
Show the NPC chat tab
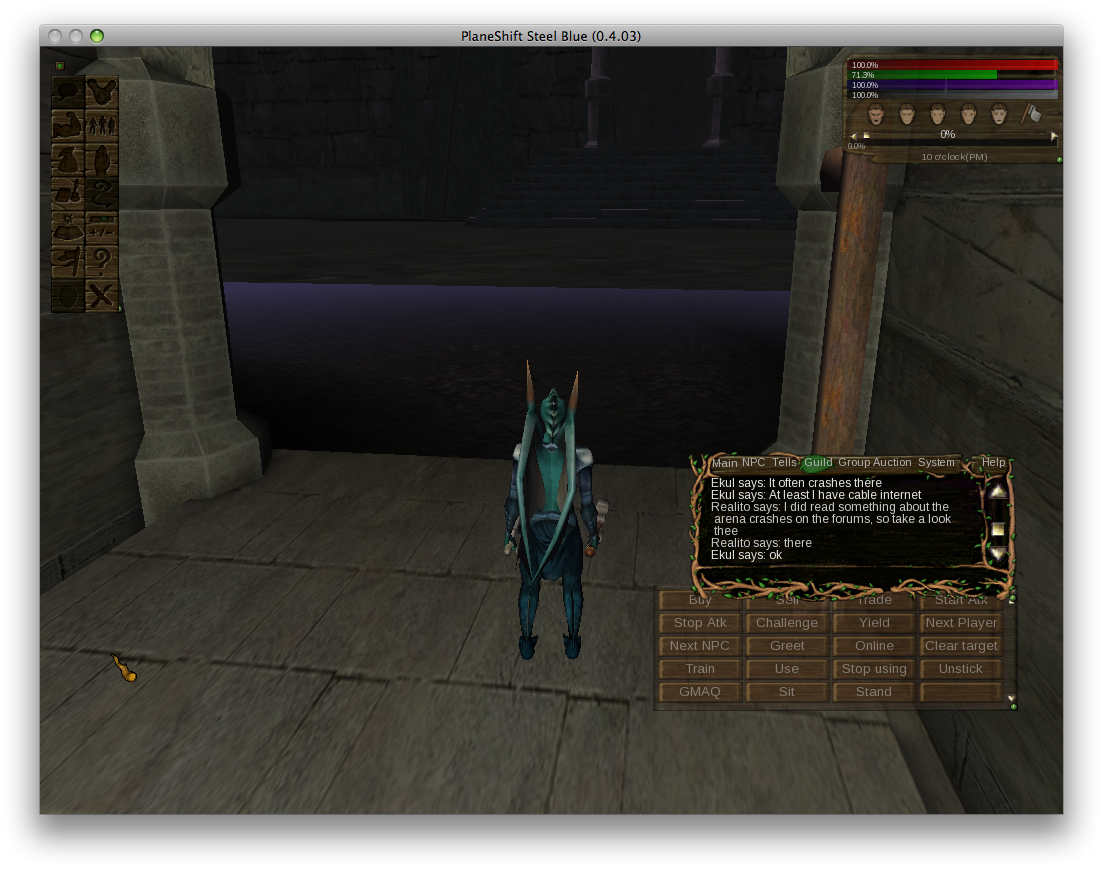(x=753, y=463)
